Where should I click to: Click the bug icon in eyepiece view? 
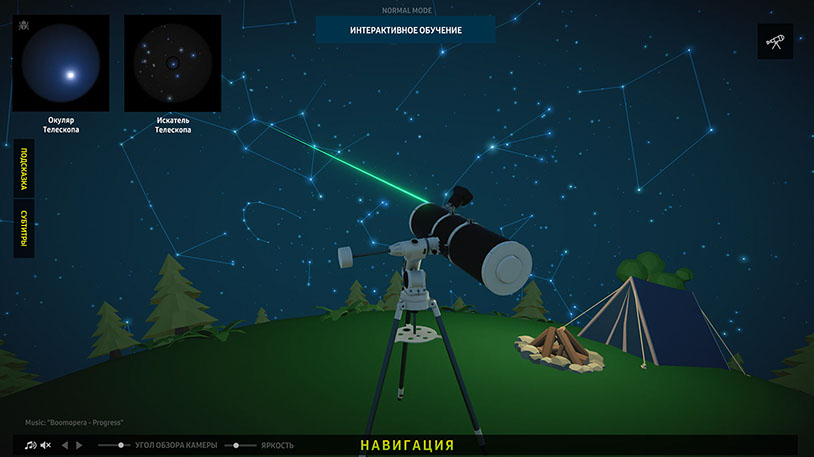click(x=23, y=22)
